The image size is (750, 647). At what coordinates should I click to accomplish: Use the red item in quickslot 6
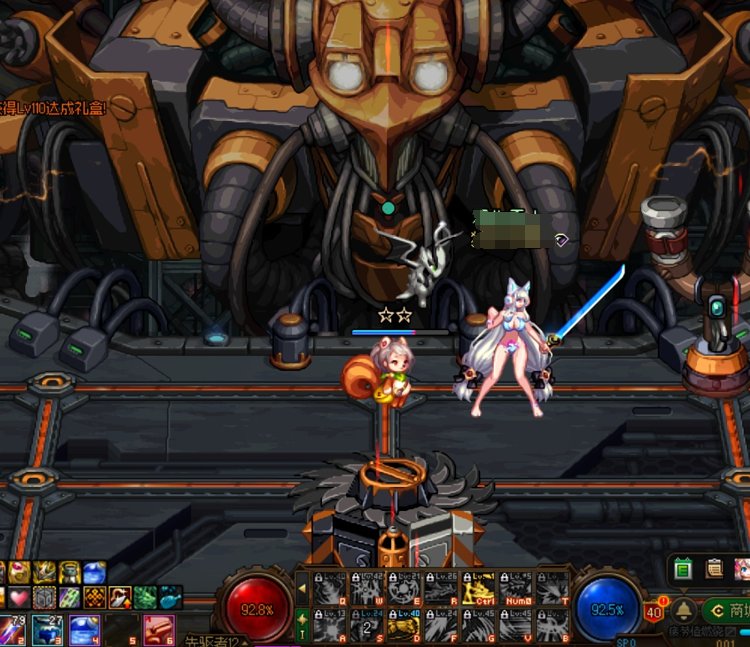tap(158, 629)
